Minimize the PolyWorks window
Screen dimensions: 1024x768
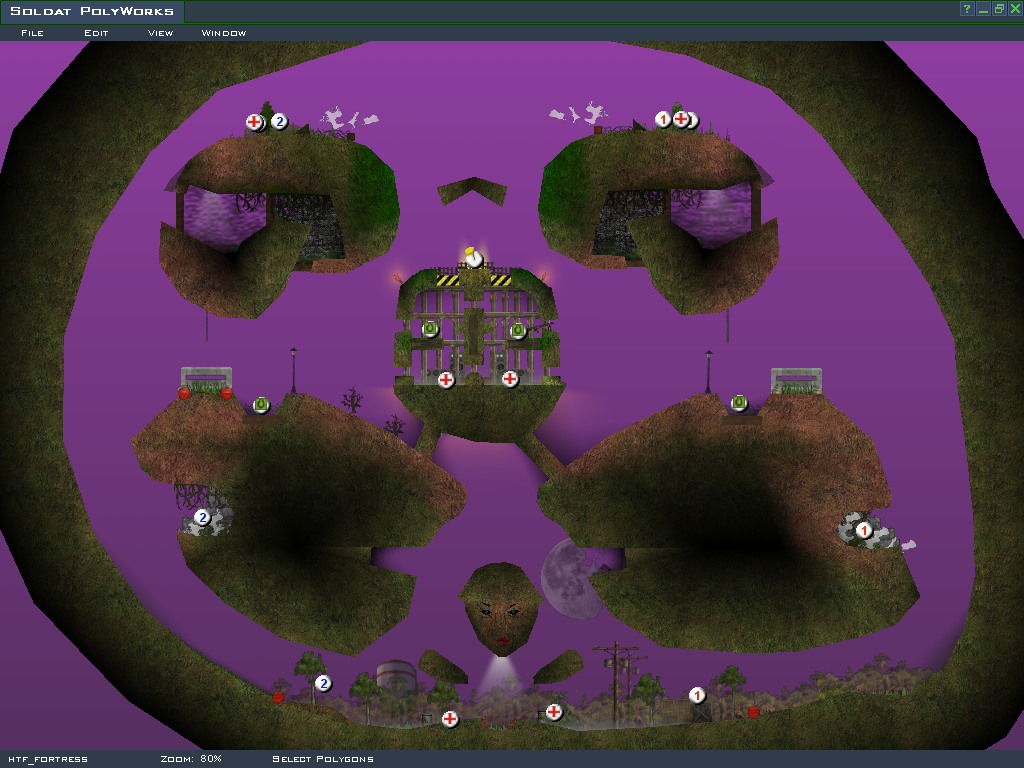tap(983, 9)
